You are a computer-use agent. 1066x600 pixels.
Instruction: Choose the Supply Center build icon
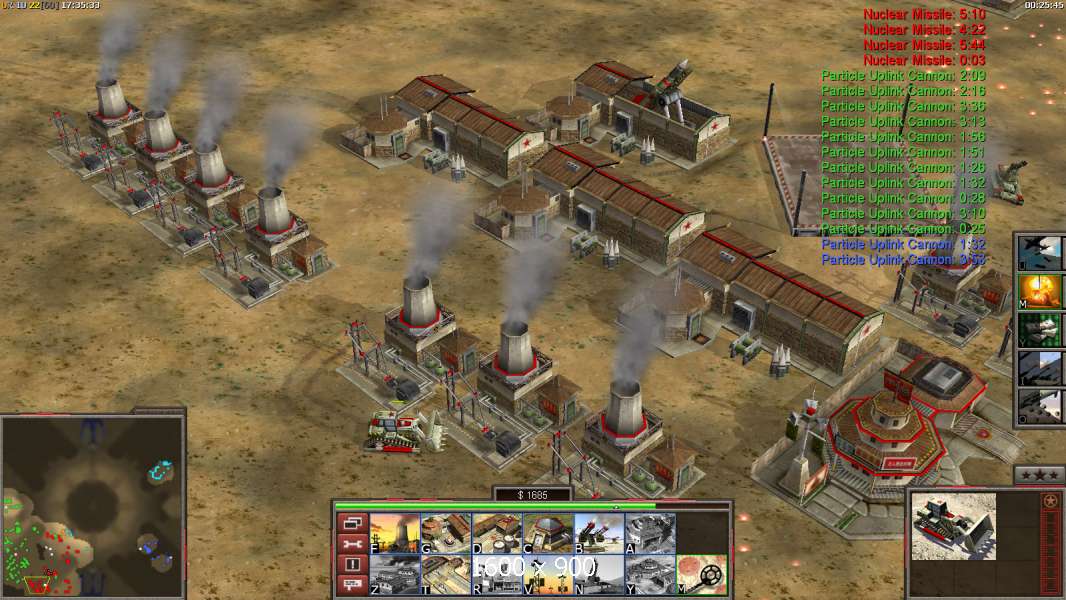[496, 533]
